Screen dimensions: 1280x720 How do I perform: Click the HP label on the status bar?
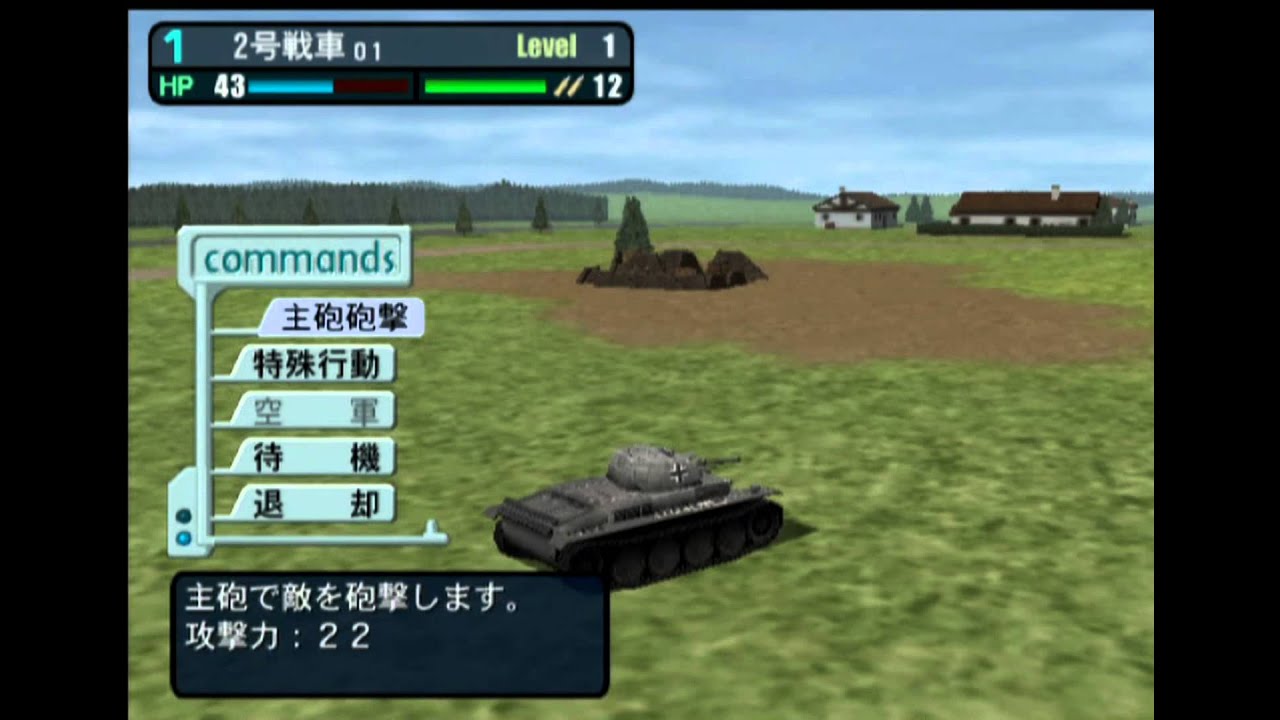click(176, 87)
